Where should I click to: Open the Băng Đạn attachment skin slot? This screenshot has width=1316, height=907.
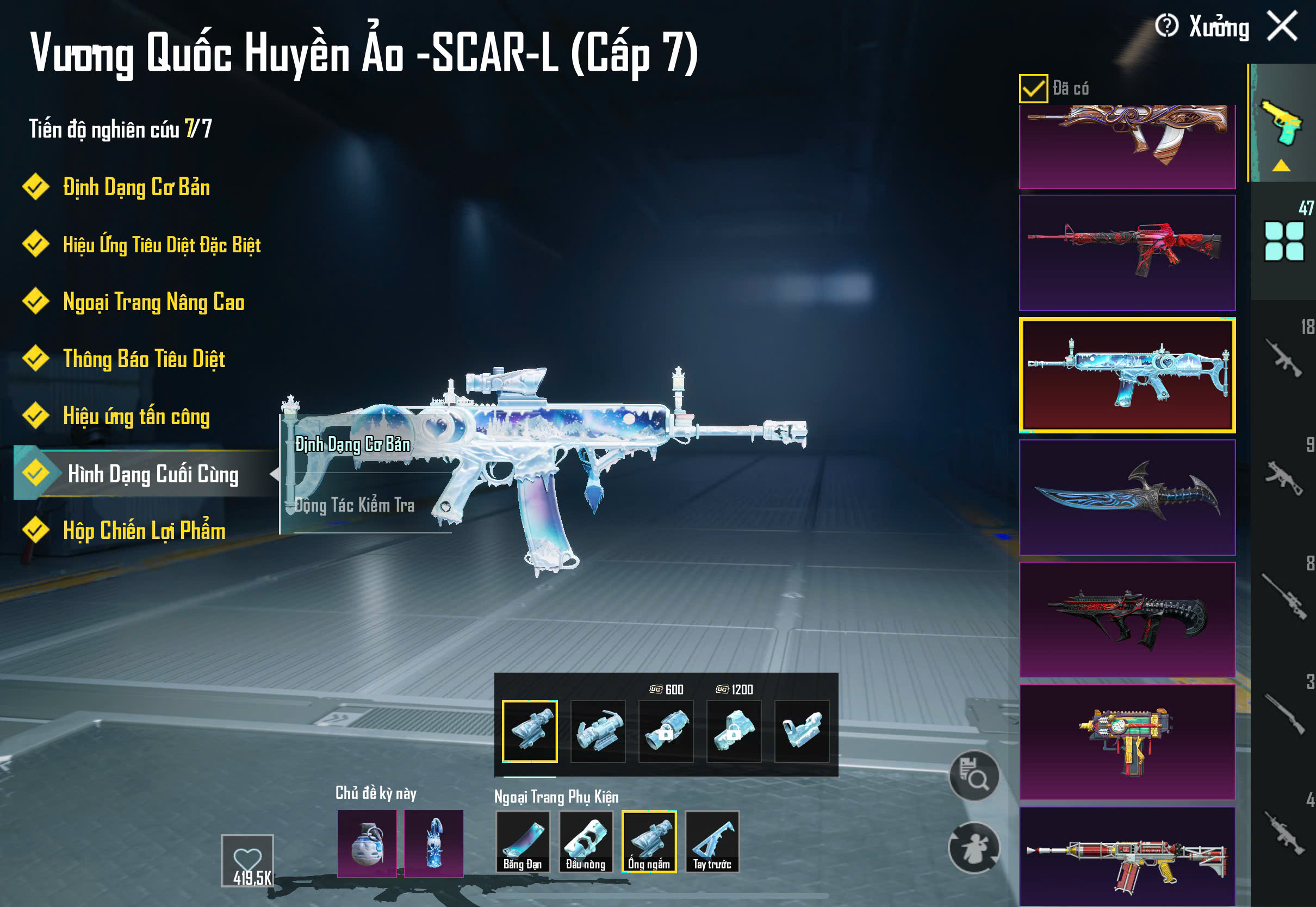coord(522,842)
